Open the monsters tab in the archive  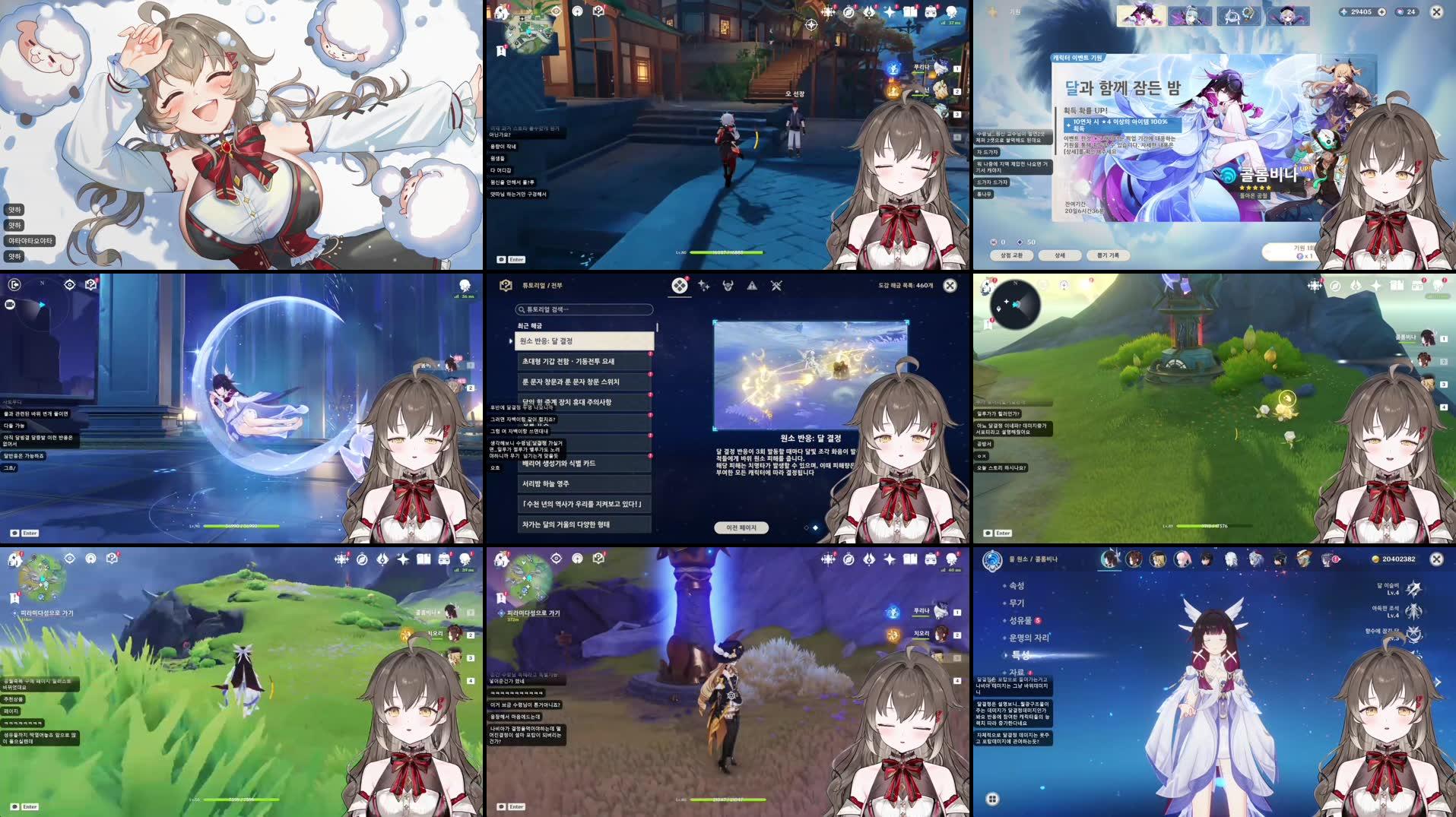pyautogui.click(x=726, y=286)
